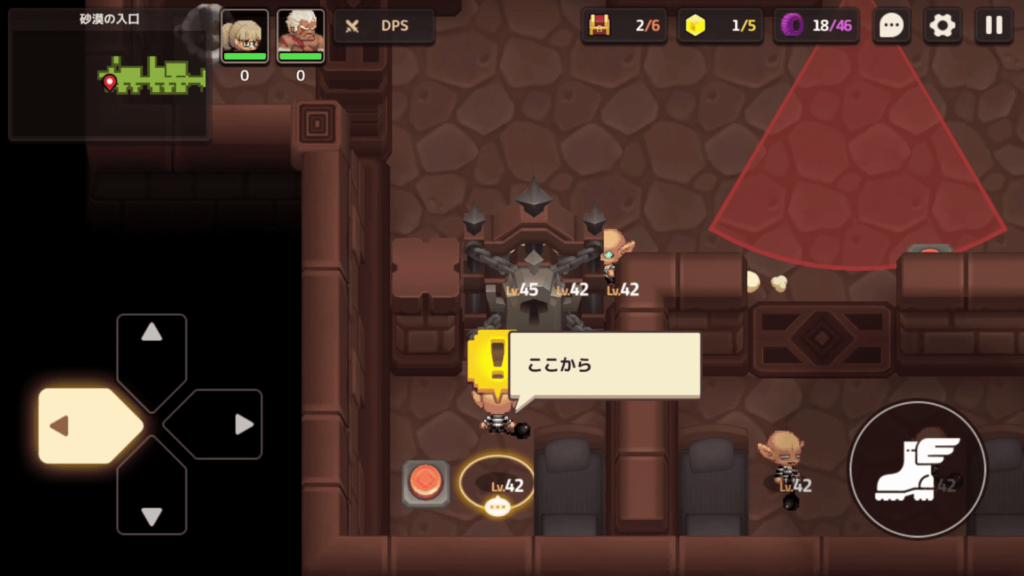Pause the game
Screen dimensions: 1024x576
pos(993,26)
